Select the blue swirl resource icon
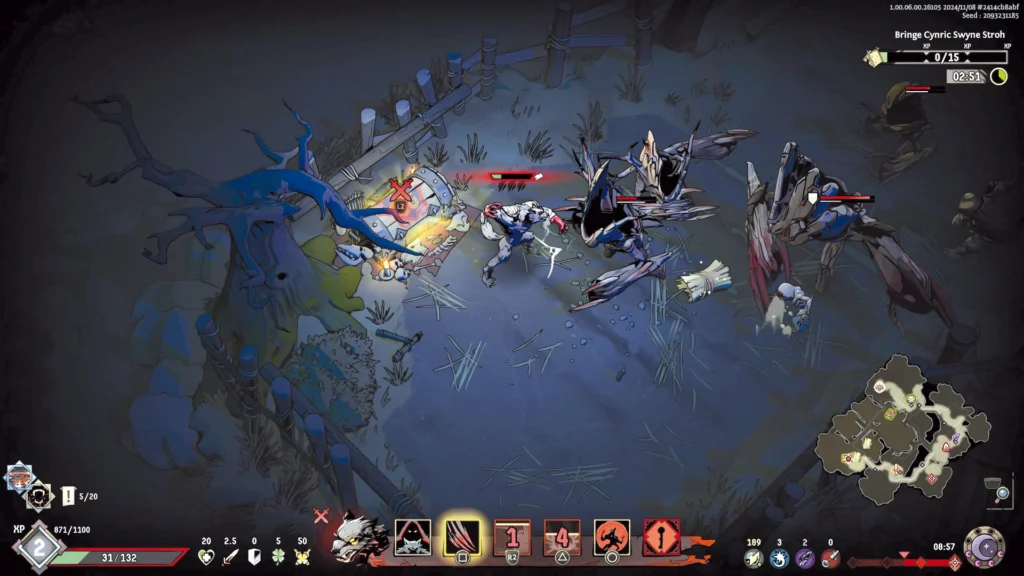Image resolution: width=1024 pixels, height=576 pixels. [780, 558]
